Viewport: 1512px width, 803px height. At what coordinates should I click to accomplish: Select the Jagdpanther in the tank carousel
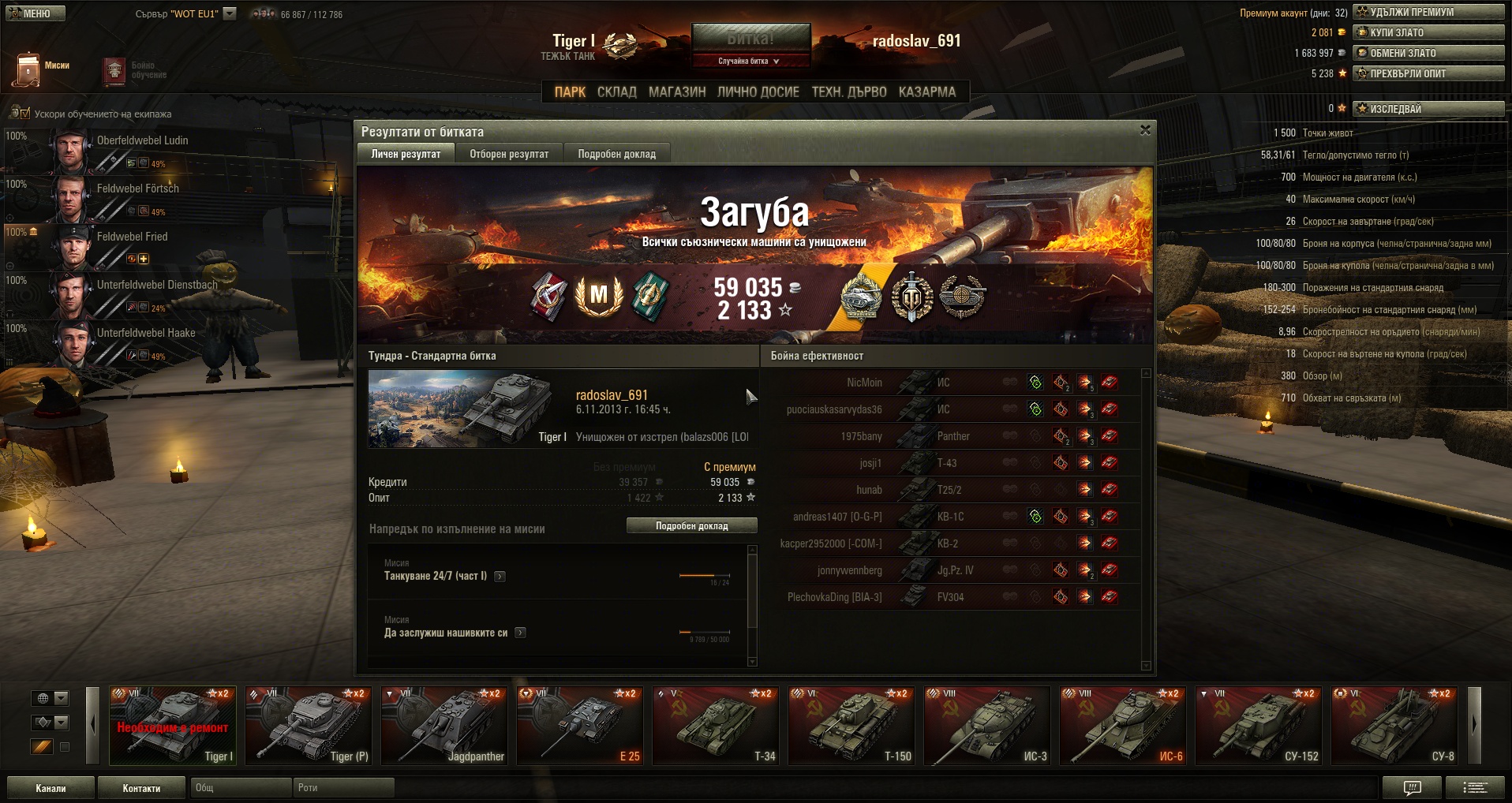[445, 726]
